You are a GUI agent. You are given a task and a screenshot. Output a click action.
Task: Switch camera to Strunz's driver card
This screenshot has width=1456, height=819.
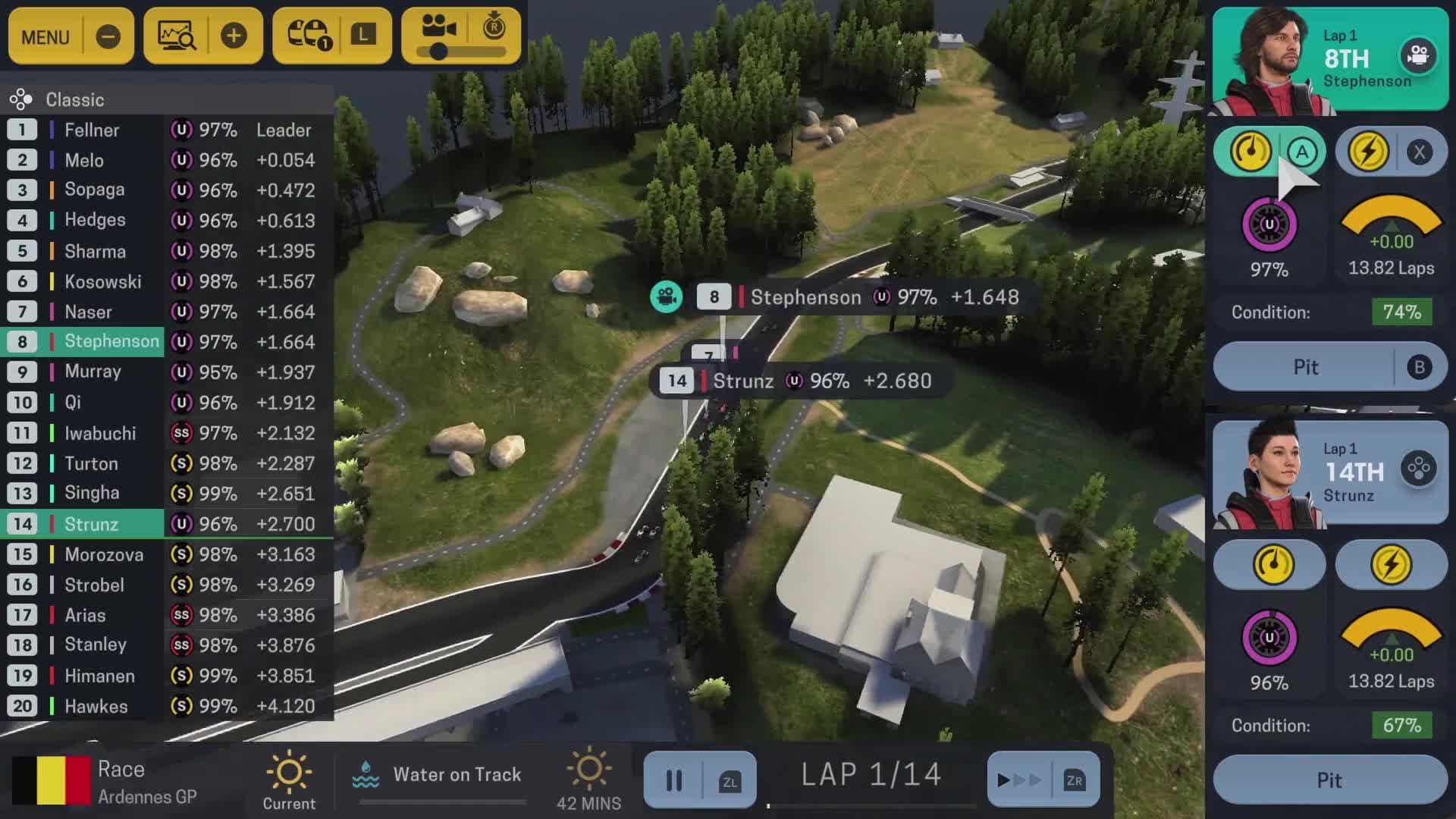click(1418, 470)
